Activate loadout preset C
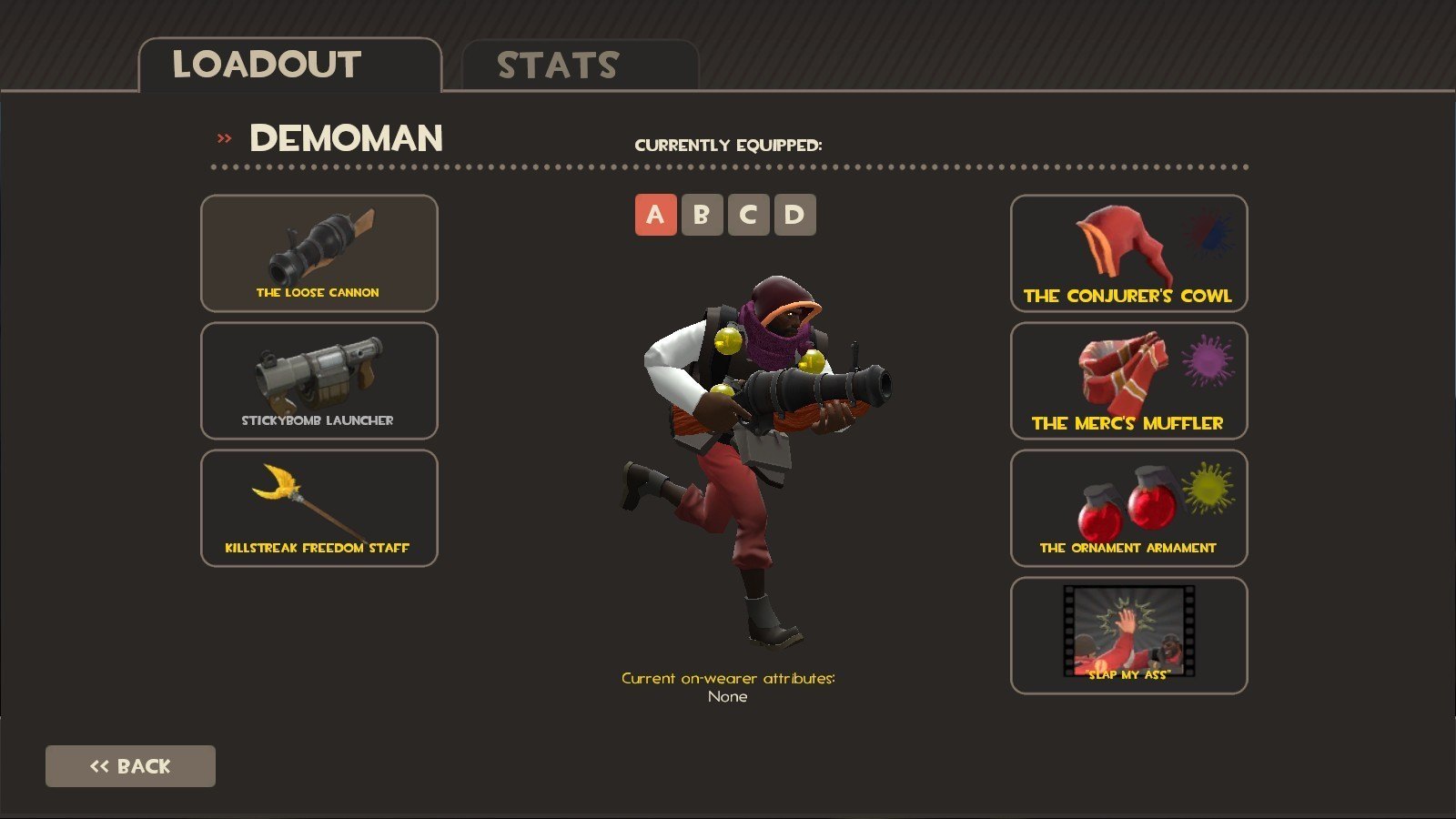The height and width of the screenshot is (819, 1456). point(748,215)
